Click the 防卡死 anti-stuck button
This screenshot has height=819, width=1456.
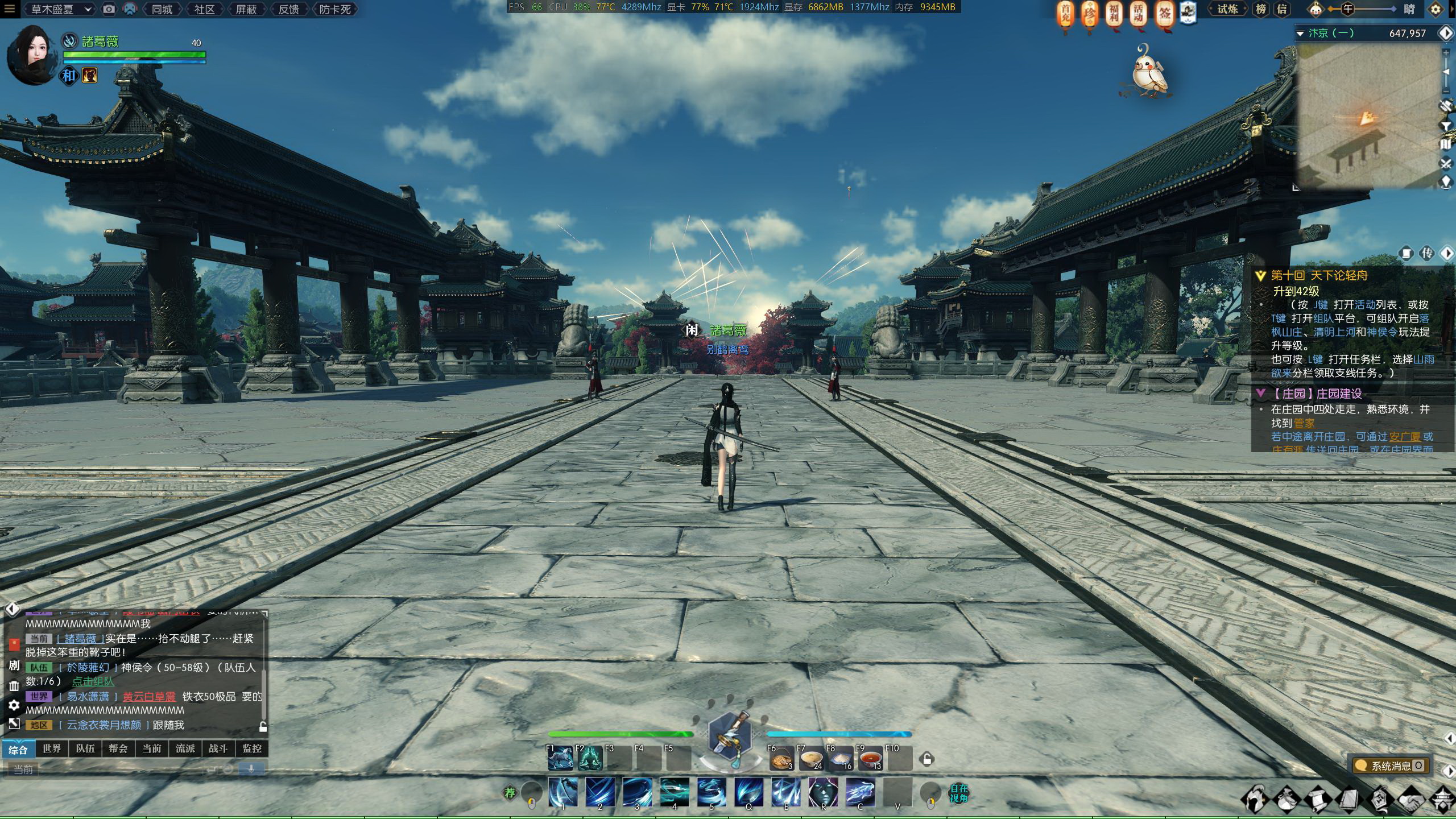[335, 9]
